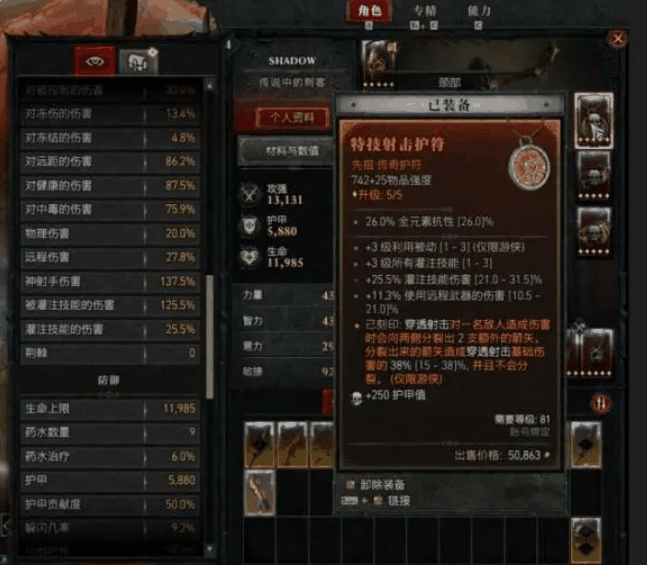Viewport: 647px width, 565px height.
Task: Click the 神射手伤害 stat row
Action: click(x=110, y=281)
